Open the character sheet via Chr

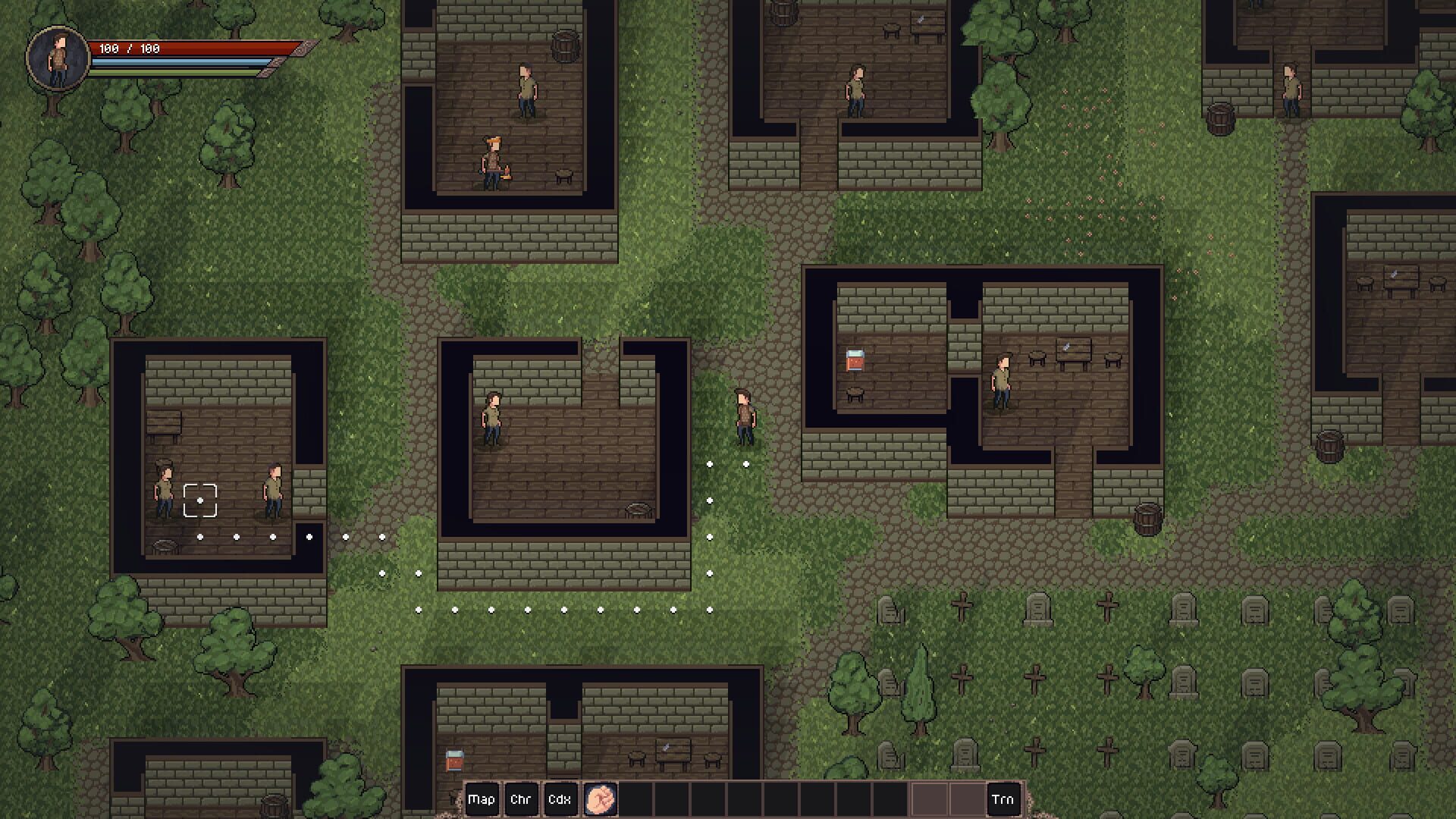(522, 799)
